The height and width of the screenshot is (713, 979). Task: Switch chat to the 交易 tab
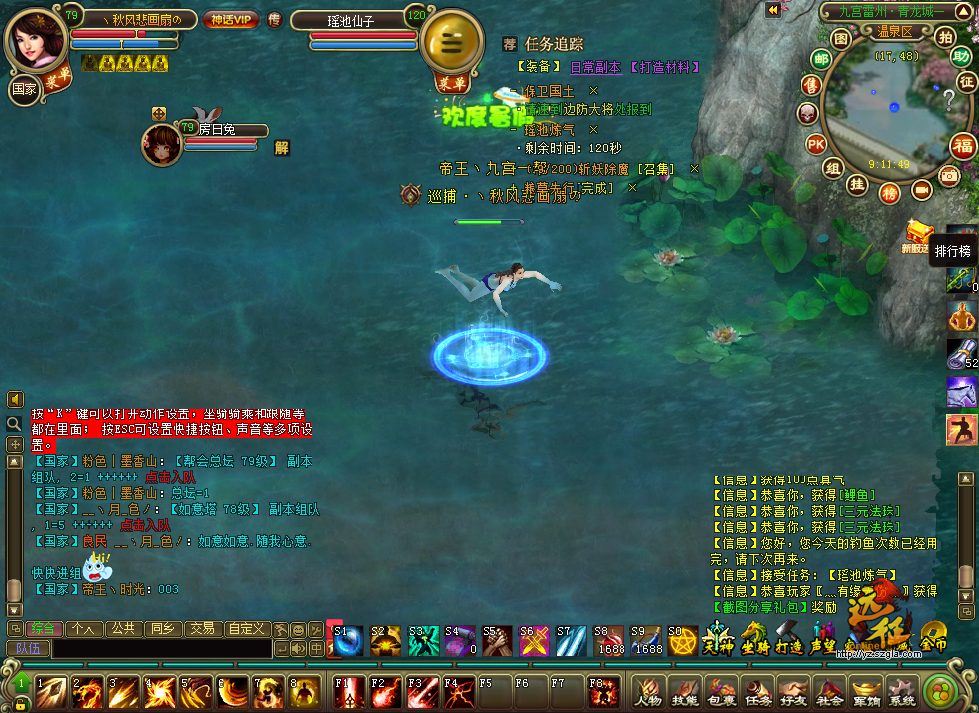[203, 629]
